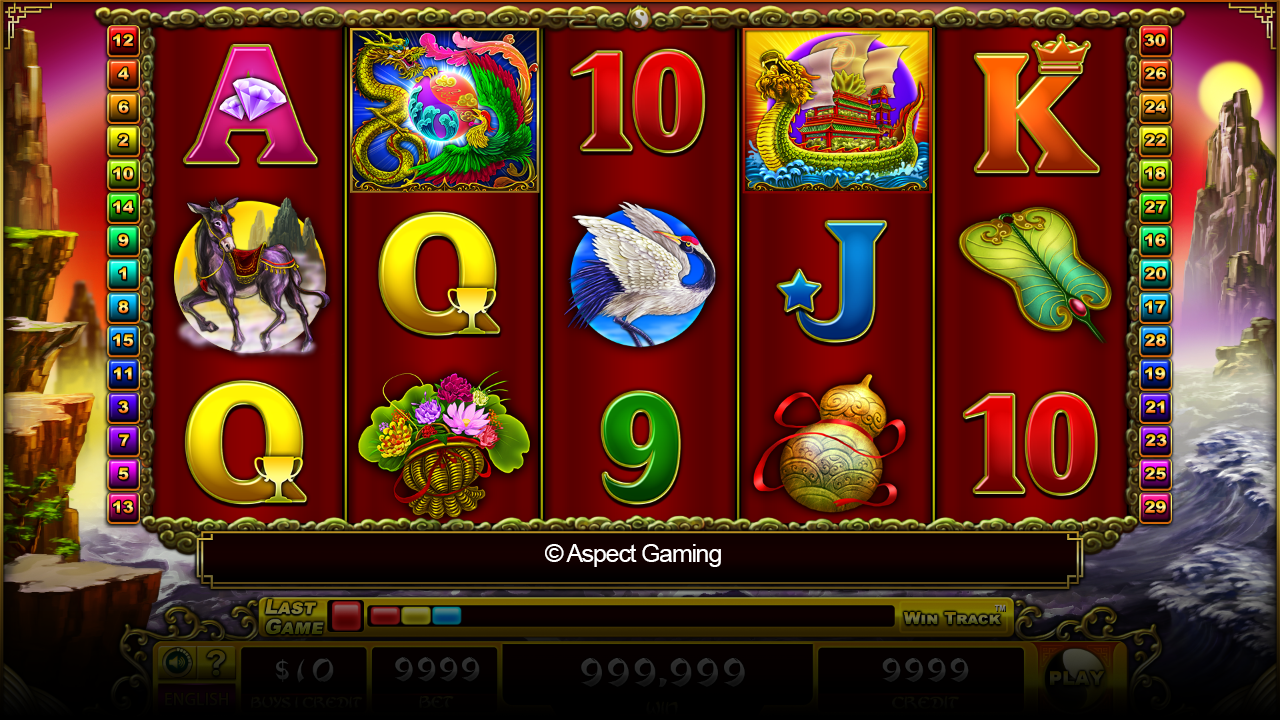Choose payline number 13 marker

click(123, 508)
